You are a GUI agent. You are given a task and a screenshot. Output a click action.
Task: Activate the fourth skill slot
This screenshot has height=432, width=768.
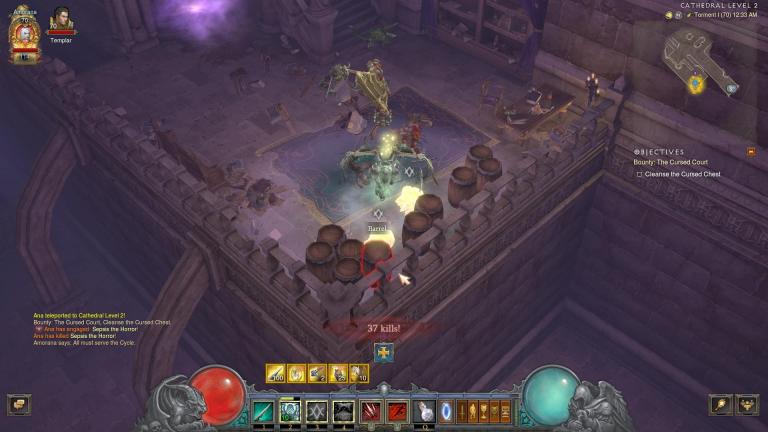(x=344, y=411)
